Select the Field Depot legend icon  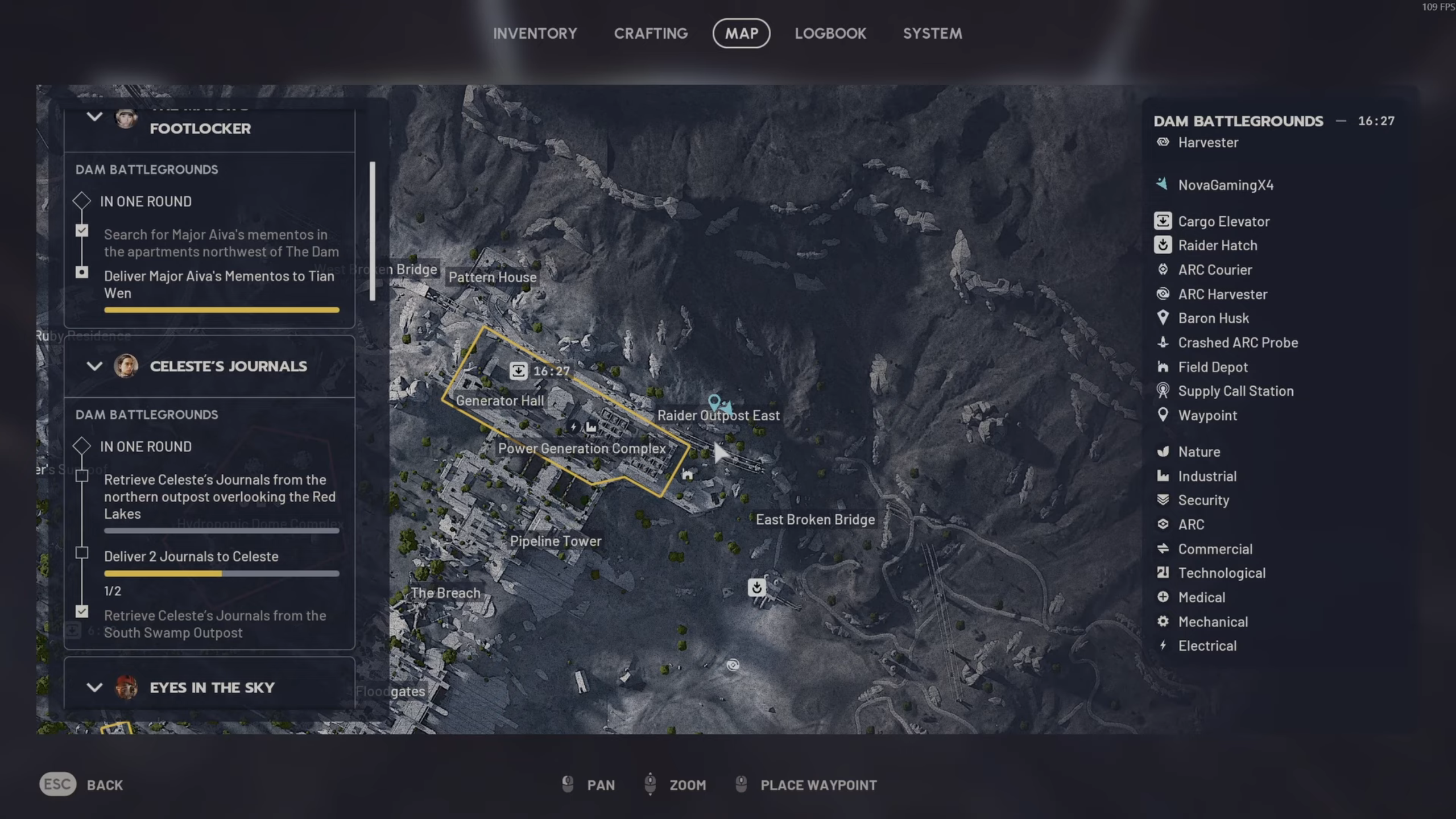pos(1163,367)
